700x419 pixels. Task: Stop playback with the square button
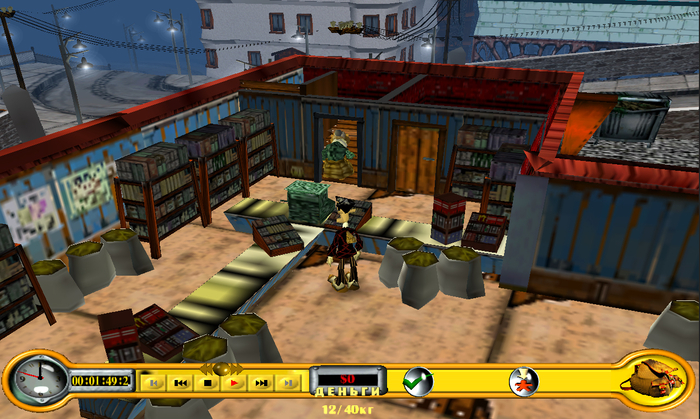pyautogui.click(x=208, y=382)
